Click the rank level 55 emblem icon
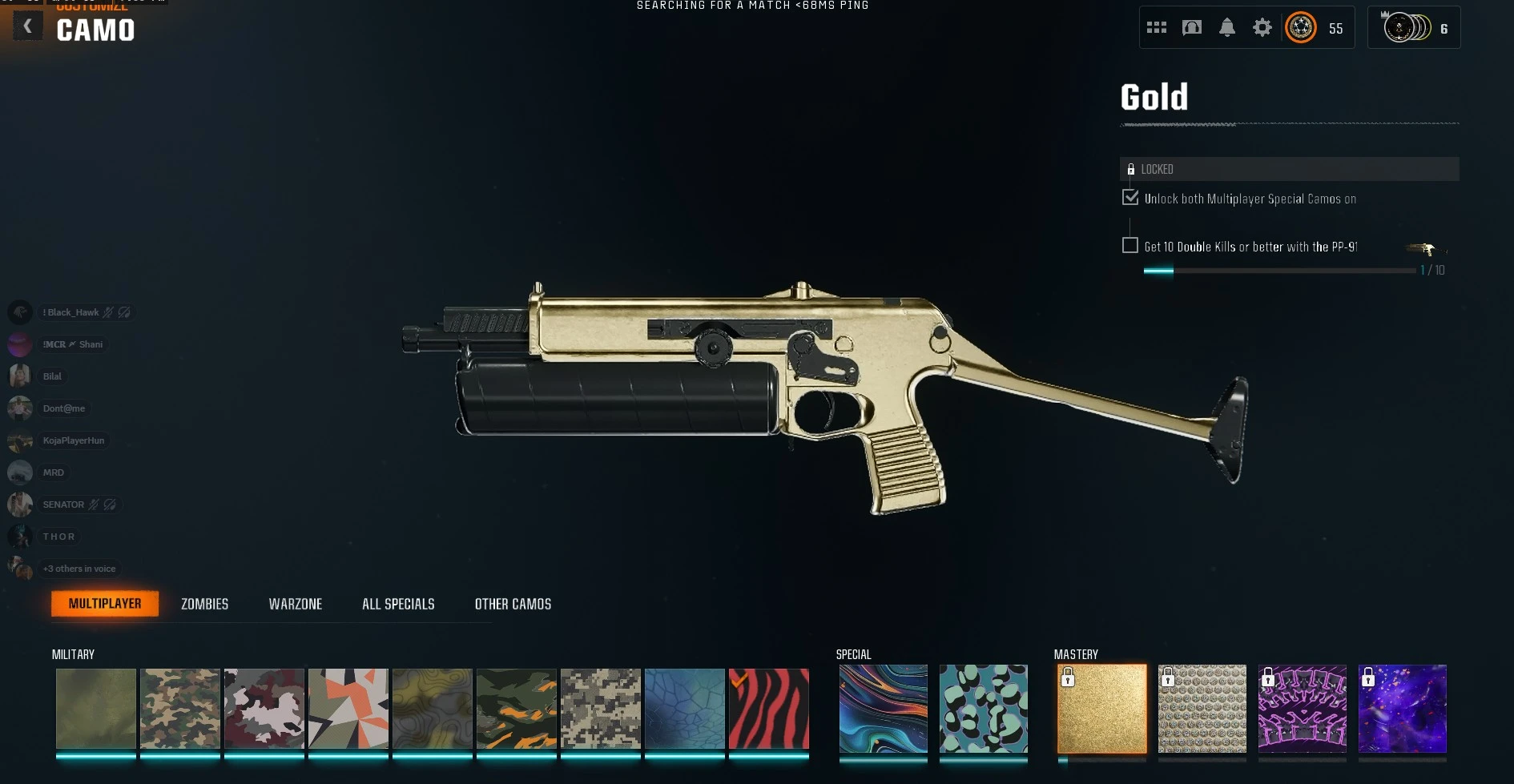The height and width of the screenshot is (784, 1514). (1300, 27)
